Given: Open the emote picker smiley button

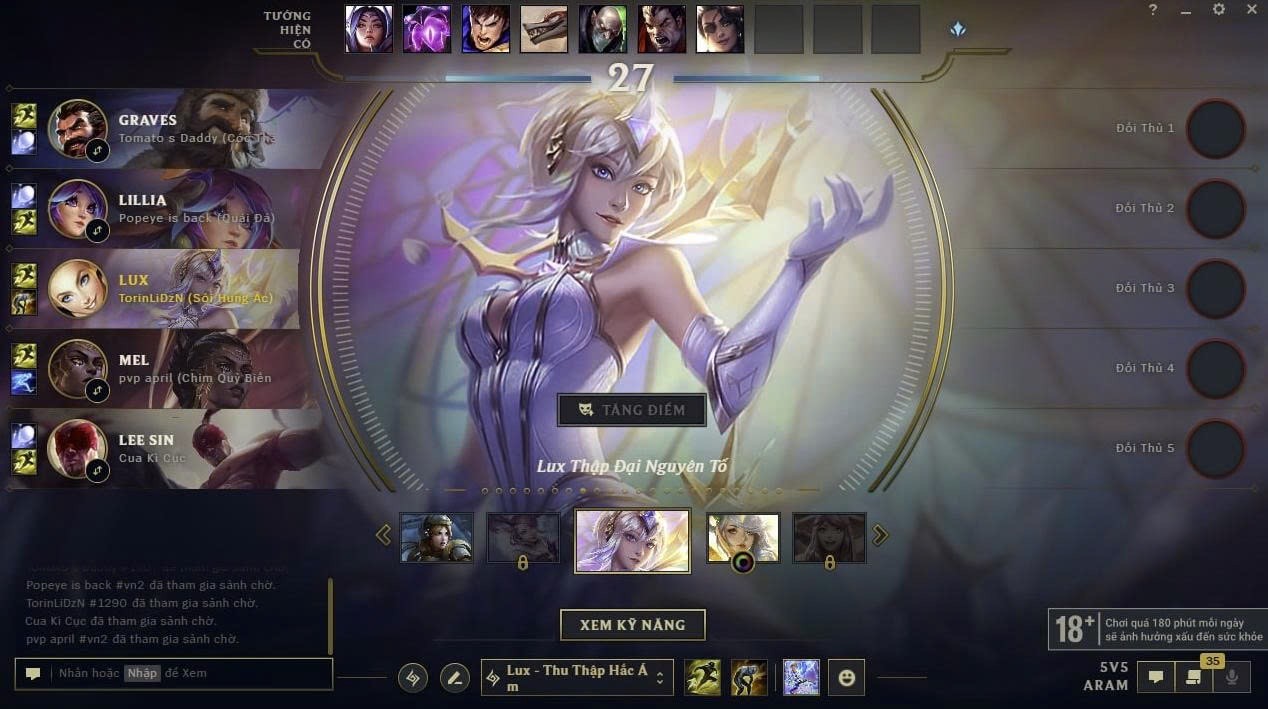Looking at the screenshot, I should click(846, 677).
